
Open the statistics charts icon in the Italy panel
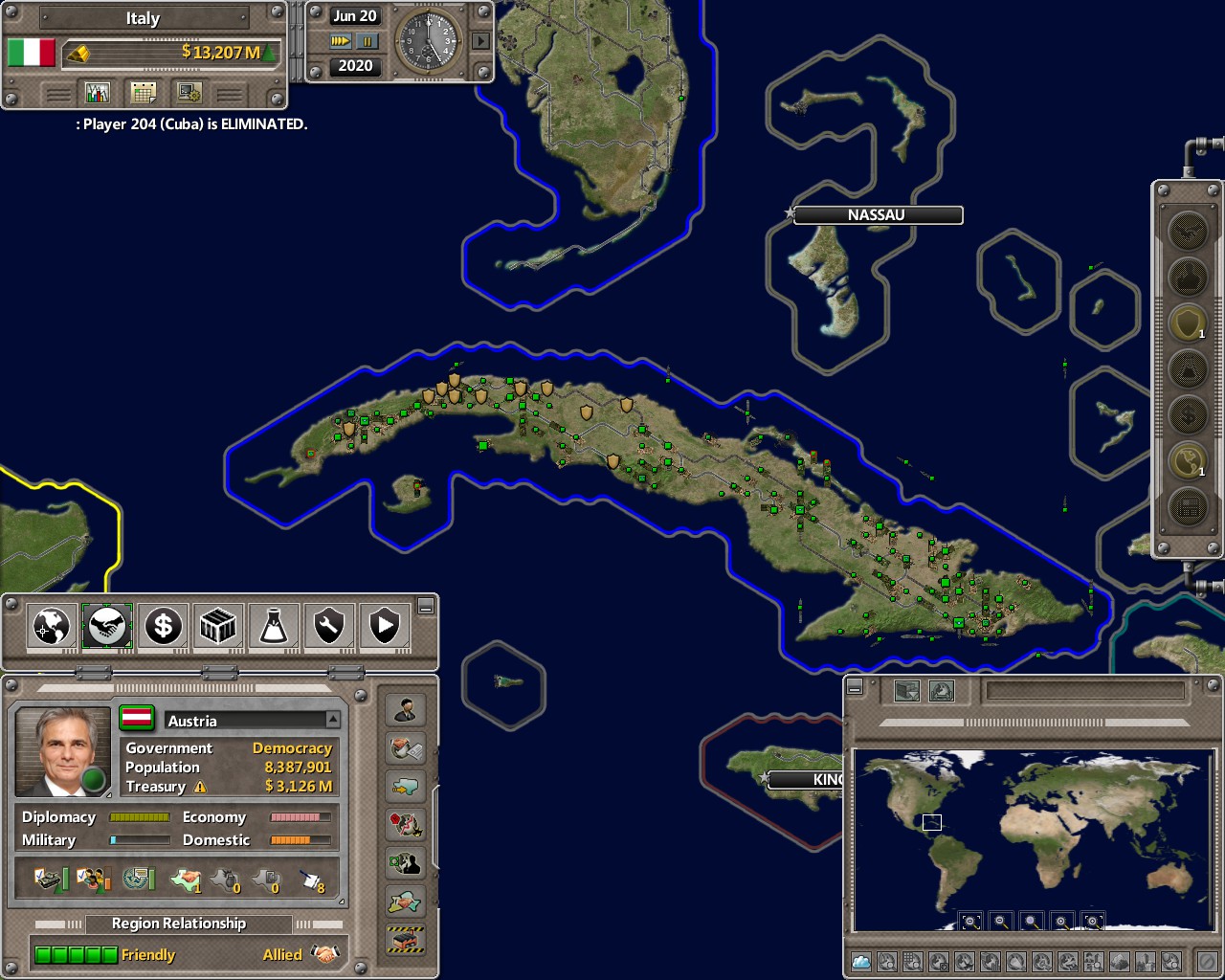pos(98,92)
